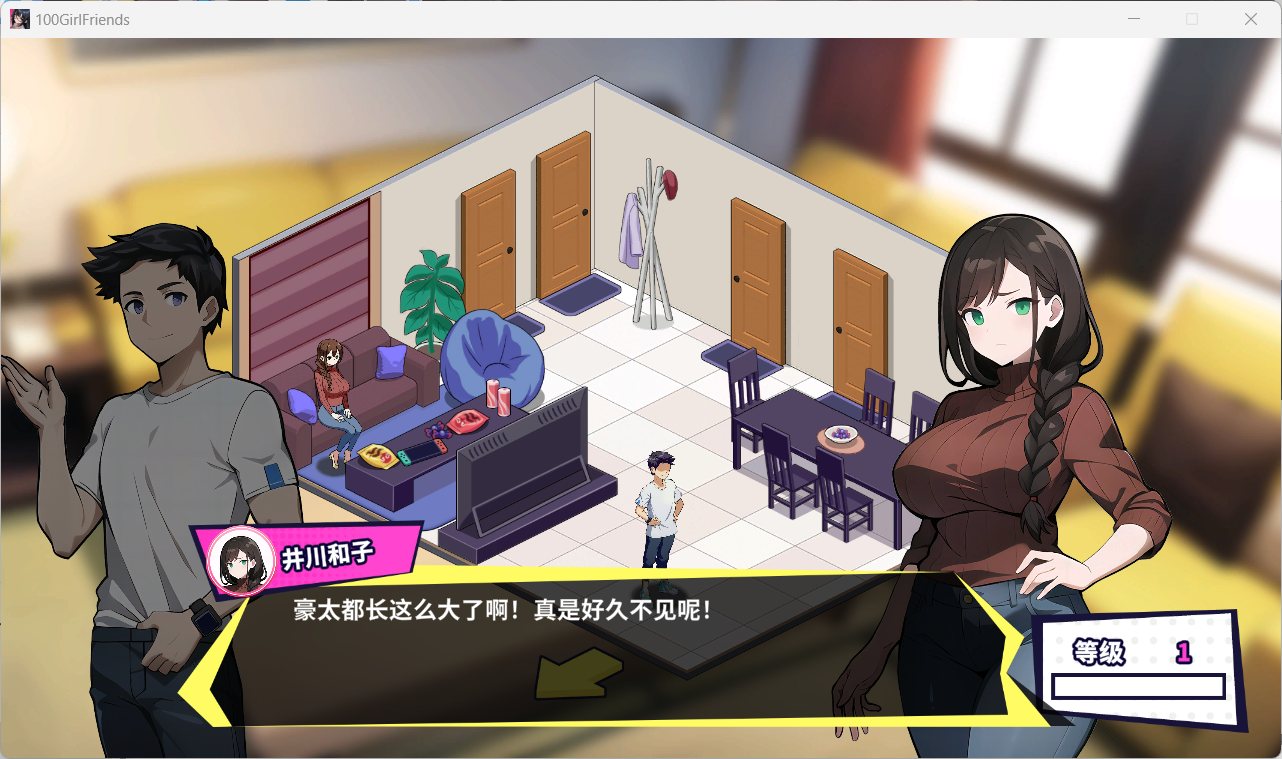
Task: Click the 100GirlFriends app icon in title bar
Action: 18,18
